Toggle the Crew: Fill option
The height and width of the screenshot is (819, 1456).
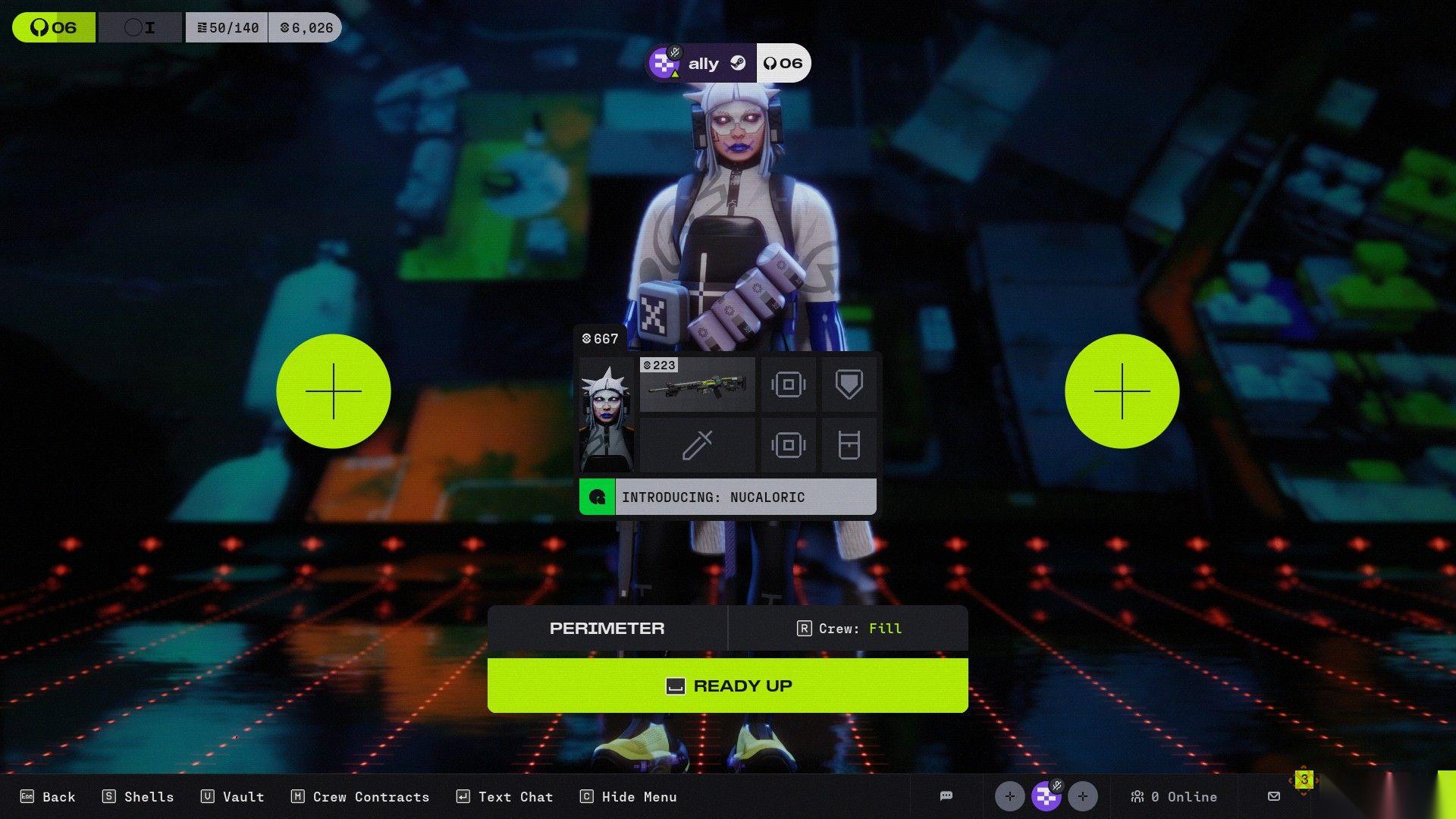[x=848, y=628]
